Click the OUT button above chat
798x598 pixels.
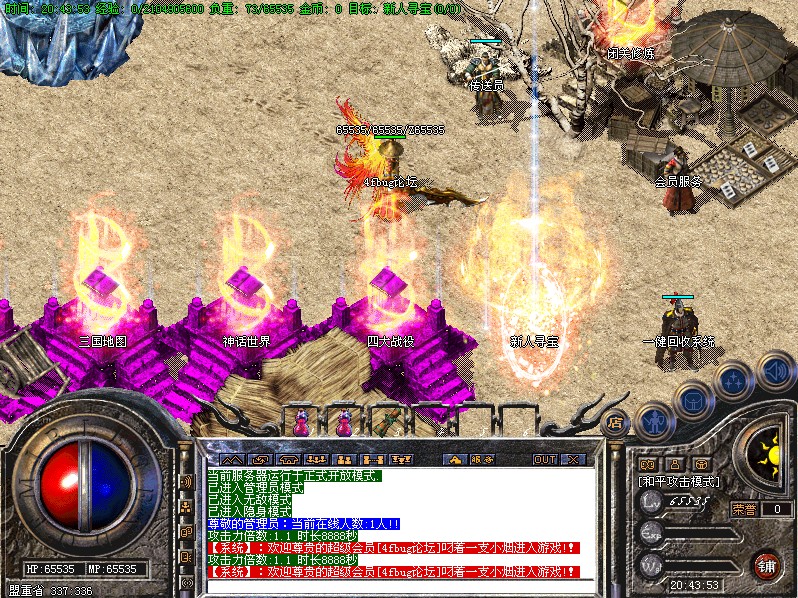click(x=544, y=459)
